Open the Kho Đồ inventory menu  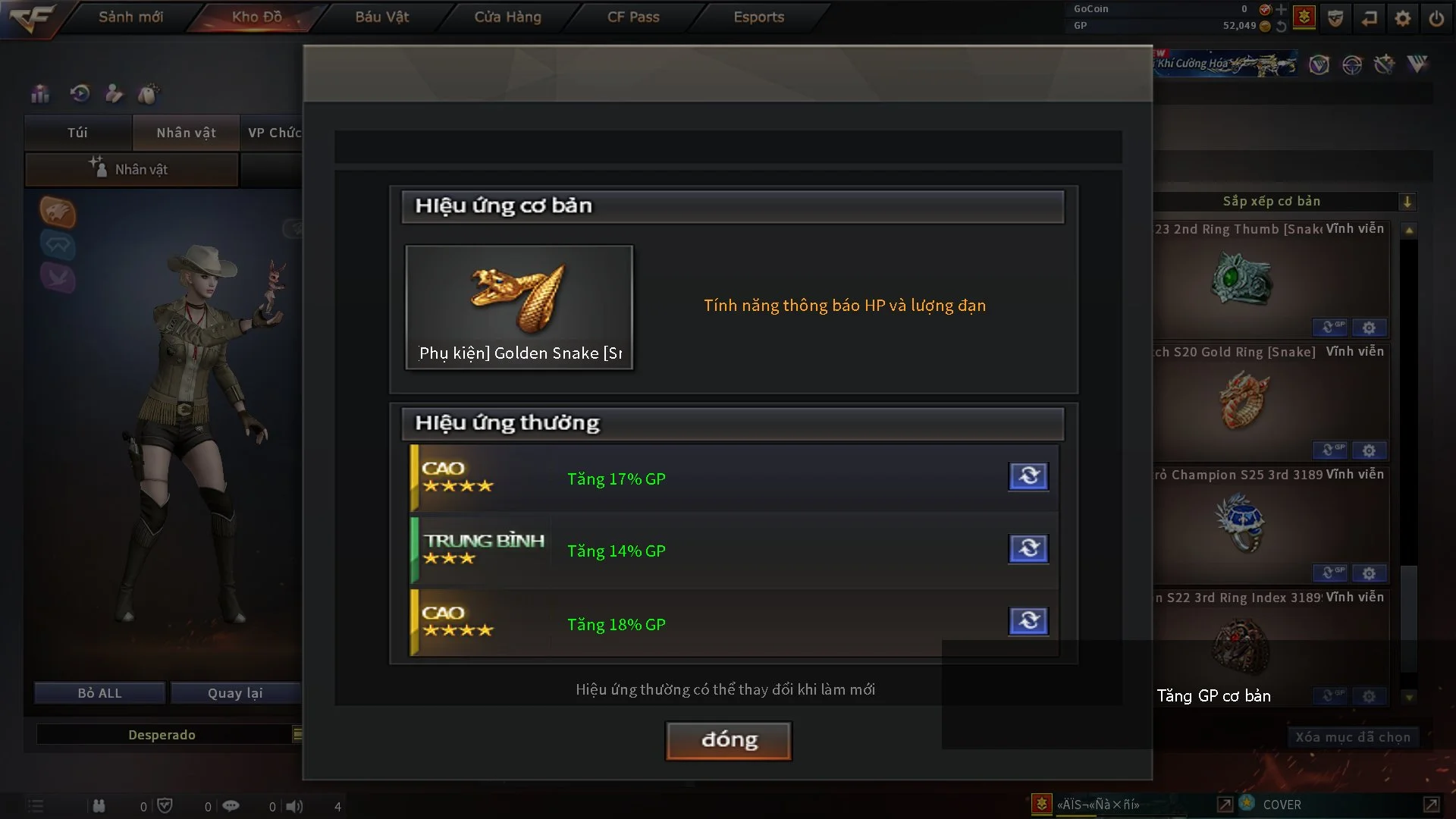point(256,17)
